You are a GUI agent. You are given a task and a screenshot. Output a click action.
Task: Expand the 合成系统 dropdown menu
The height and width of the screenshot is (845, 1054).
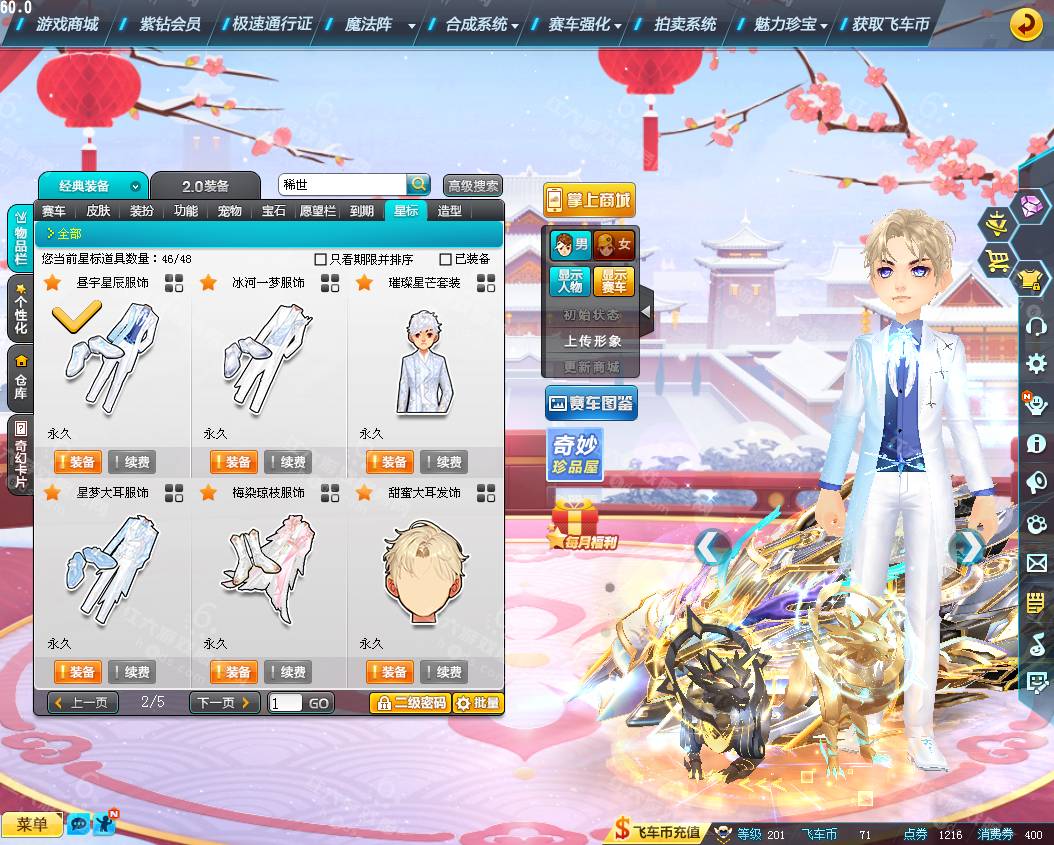482,25
